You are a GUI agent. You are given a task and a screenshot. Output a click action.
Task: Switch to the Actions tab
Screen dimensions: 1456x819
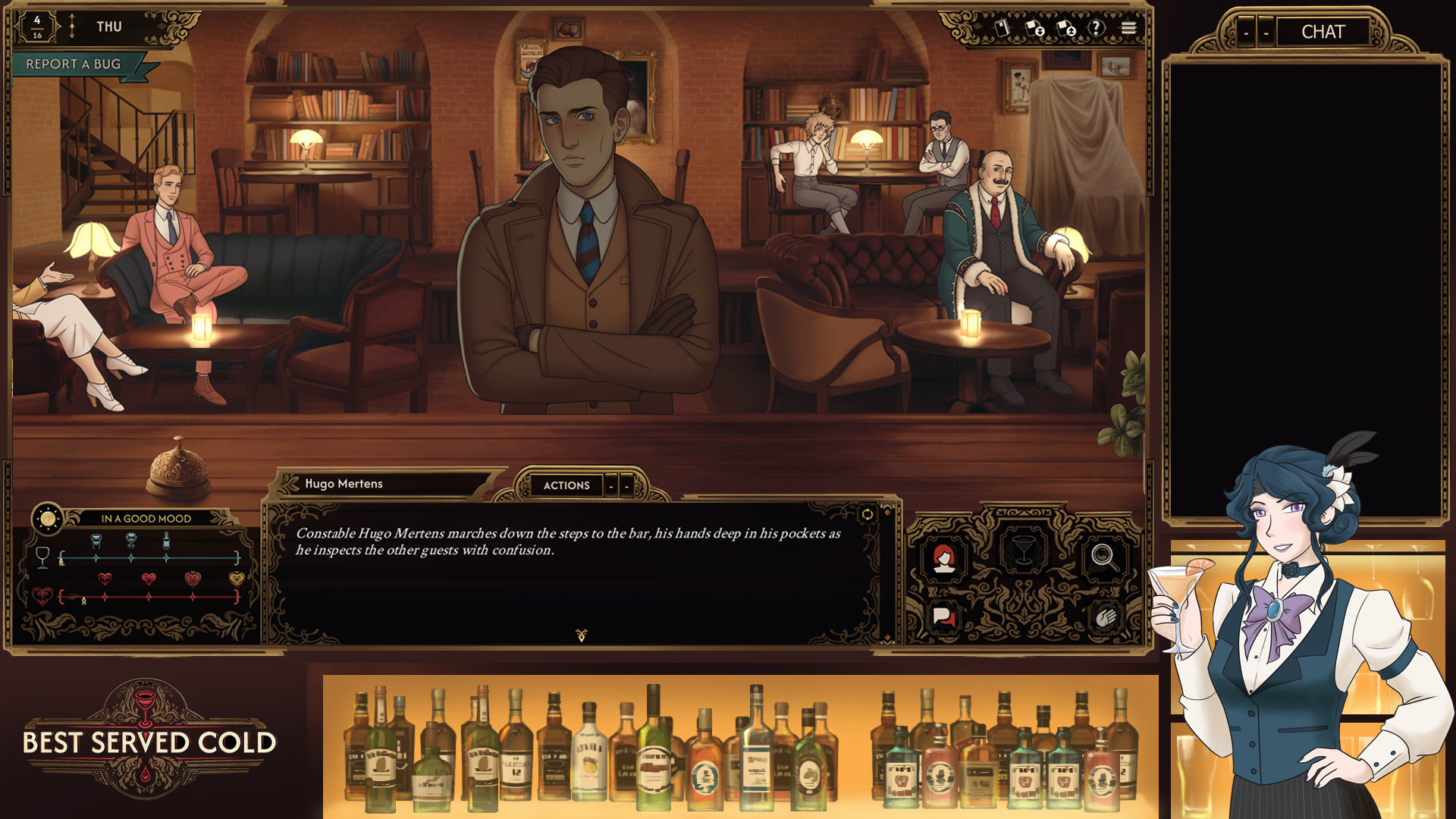click(566, 485)
